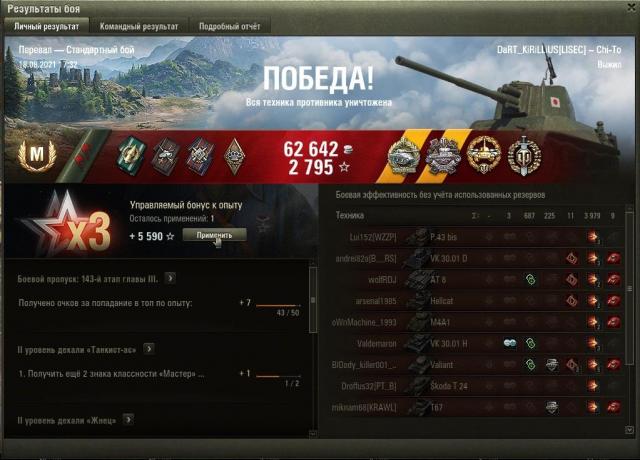
Task: Expand the «Жнец» decal entry
Action: [x=134, y=421]
